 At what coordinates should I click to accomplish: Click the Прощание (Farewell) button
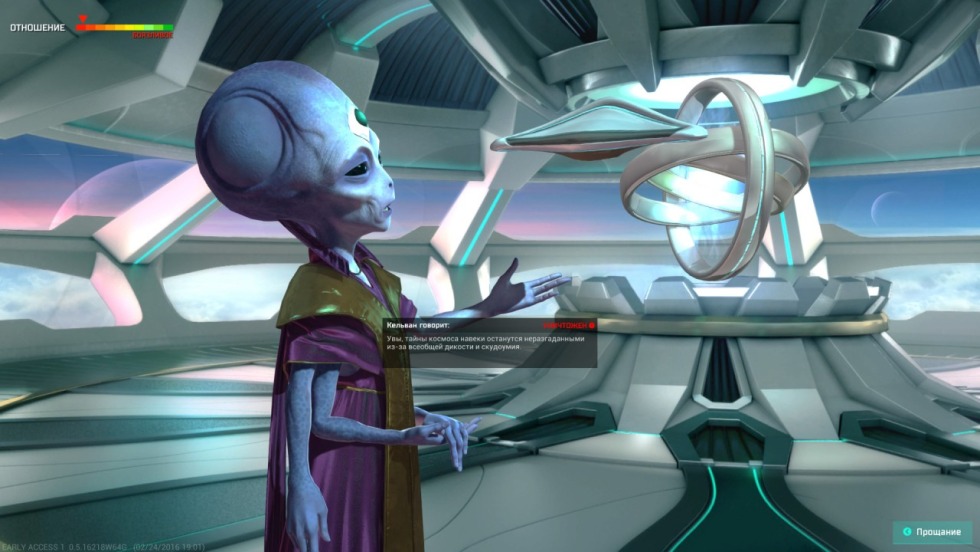(x=932, y=532)
